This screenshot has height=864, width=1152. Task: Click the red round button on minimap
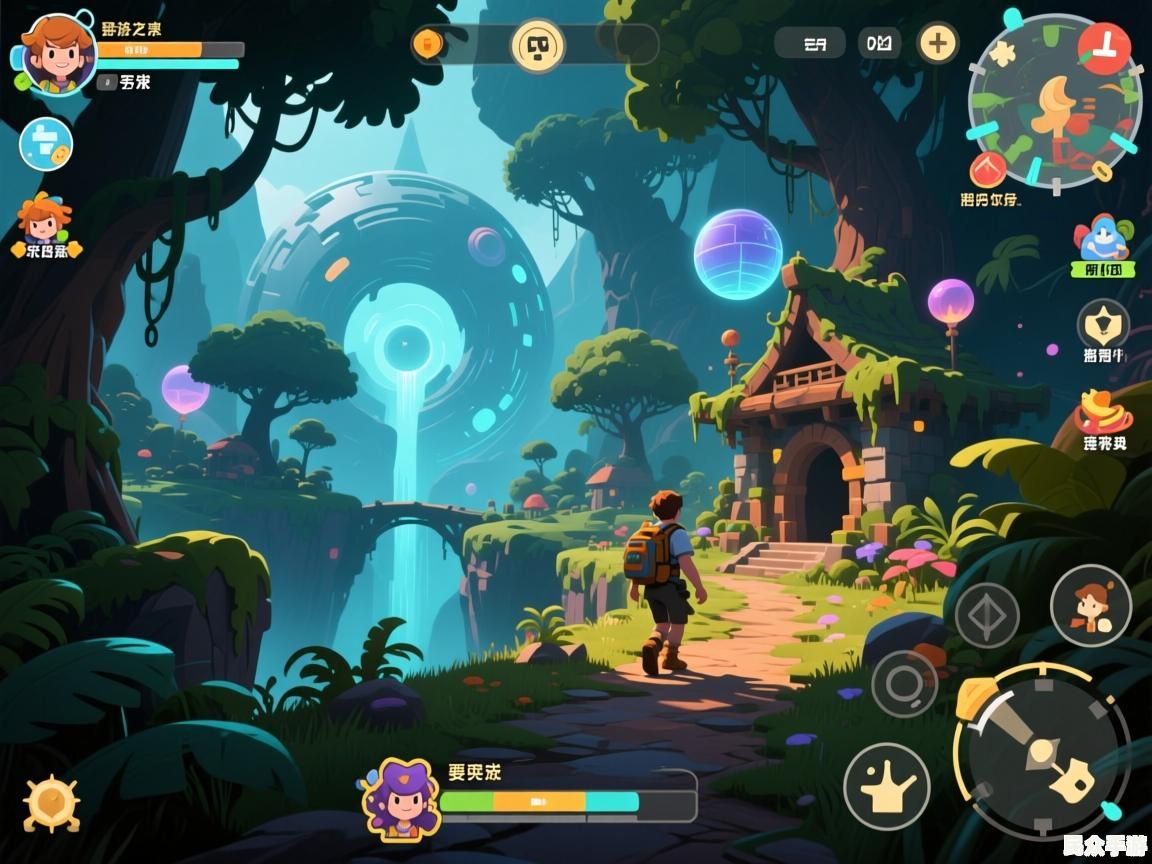point(1104,49)
